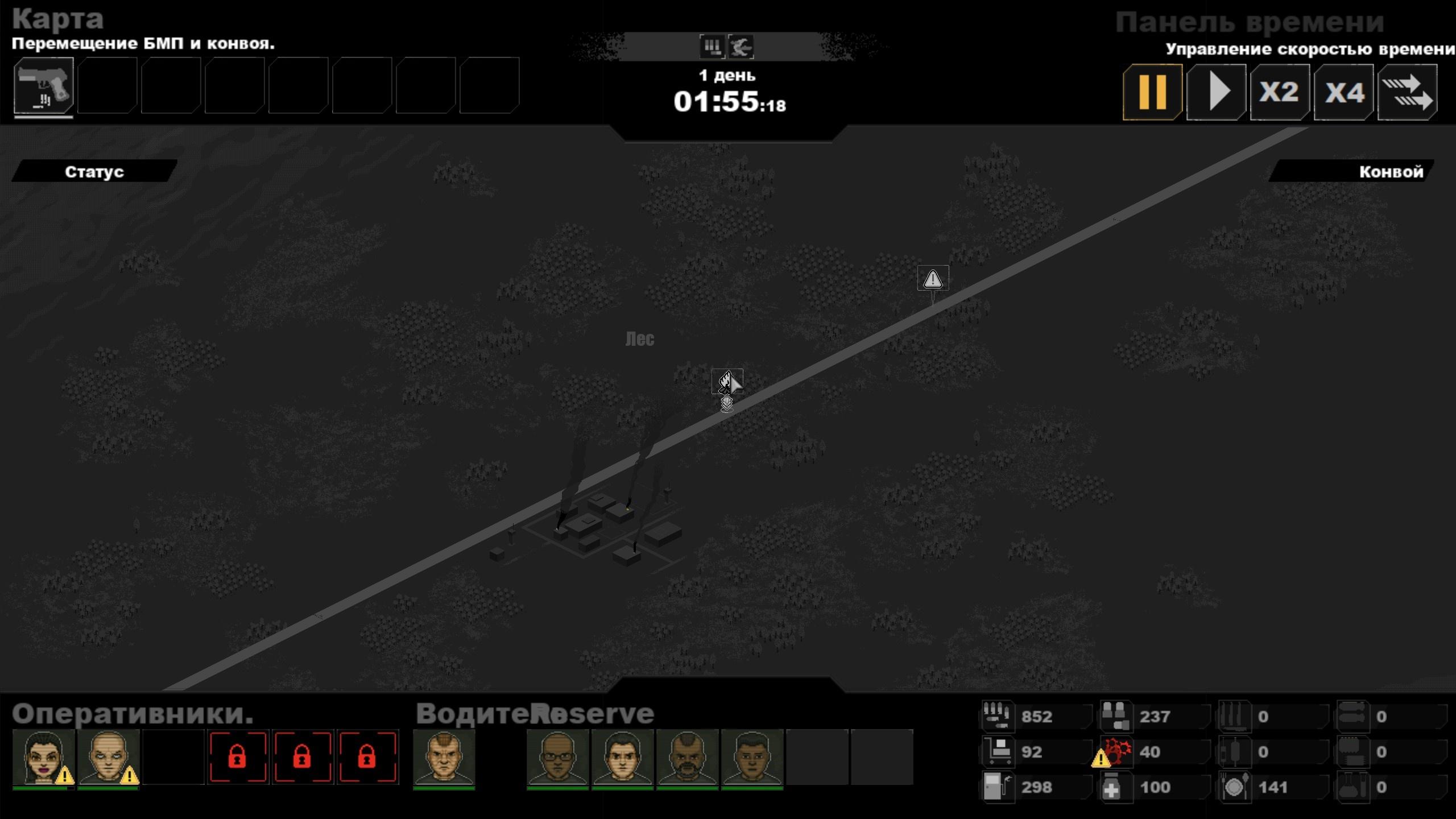Click the bars icon above the clock
The height and width of the screenshot is (819, 1456).
tap(712, 47)
